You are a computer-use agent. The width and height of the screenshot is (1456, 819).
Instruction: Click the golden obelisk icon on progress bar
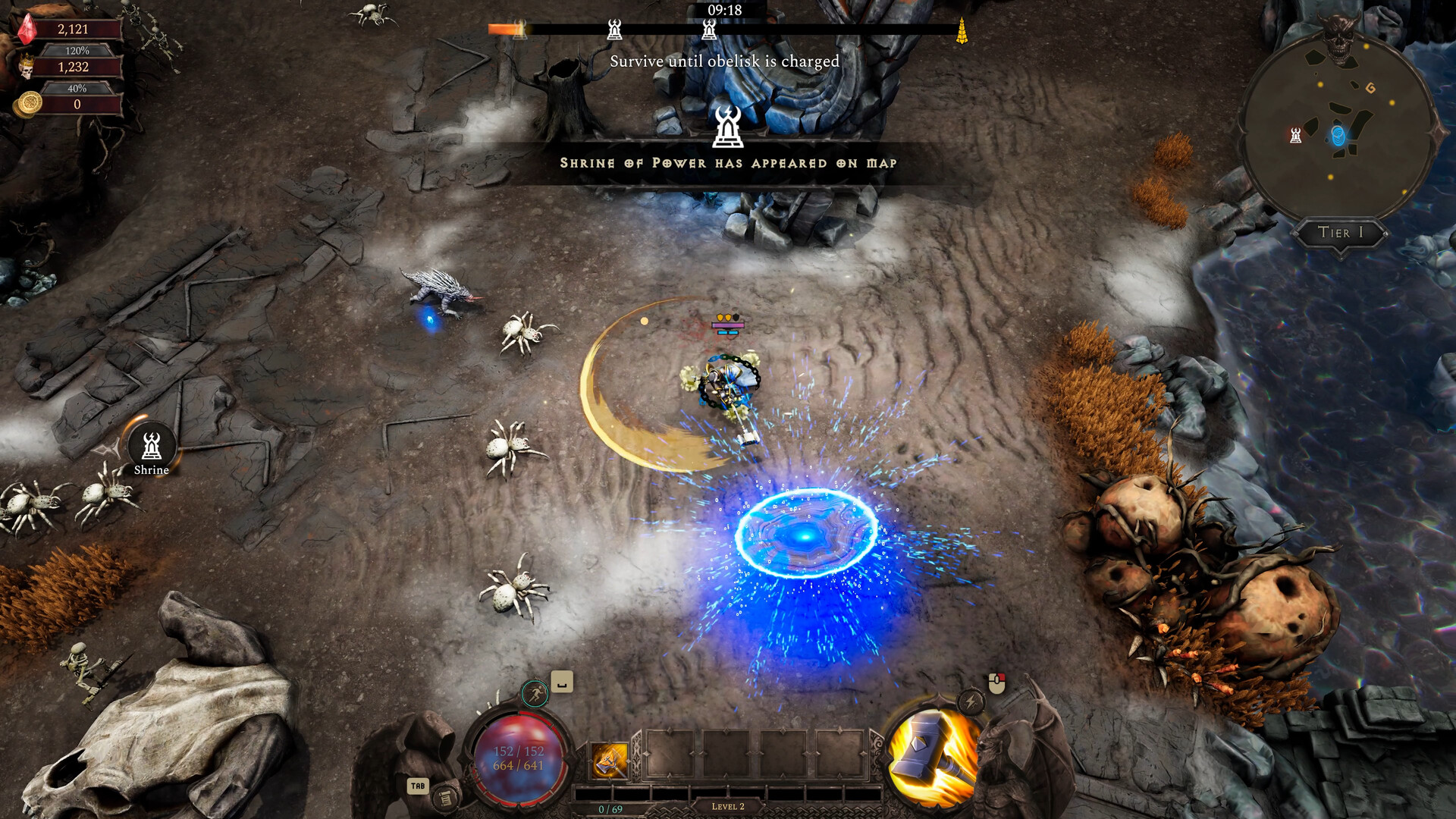tap(962, 31)
